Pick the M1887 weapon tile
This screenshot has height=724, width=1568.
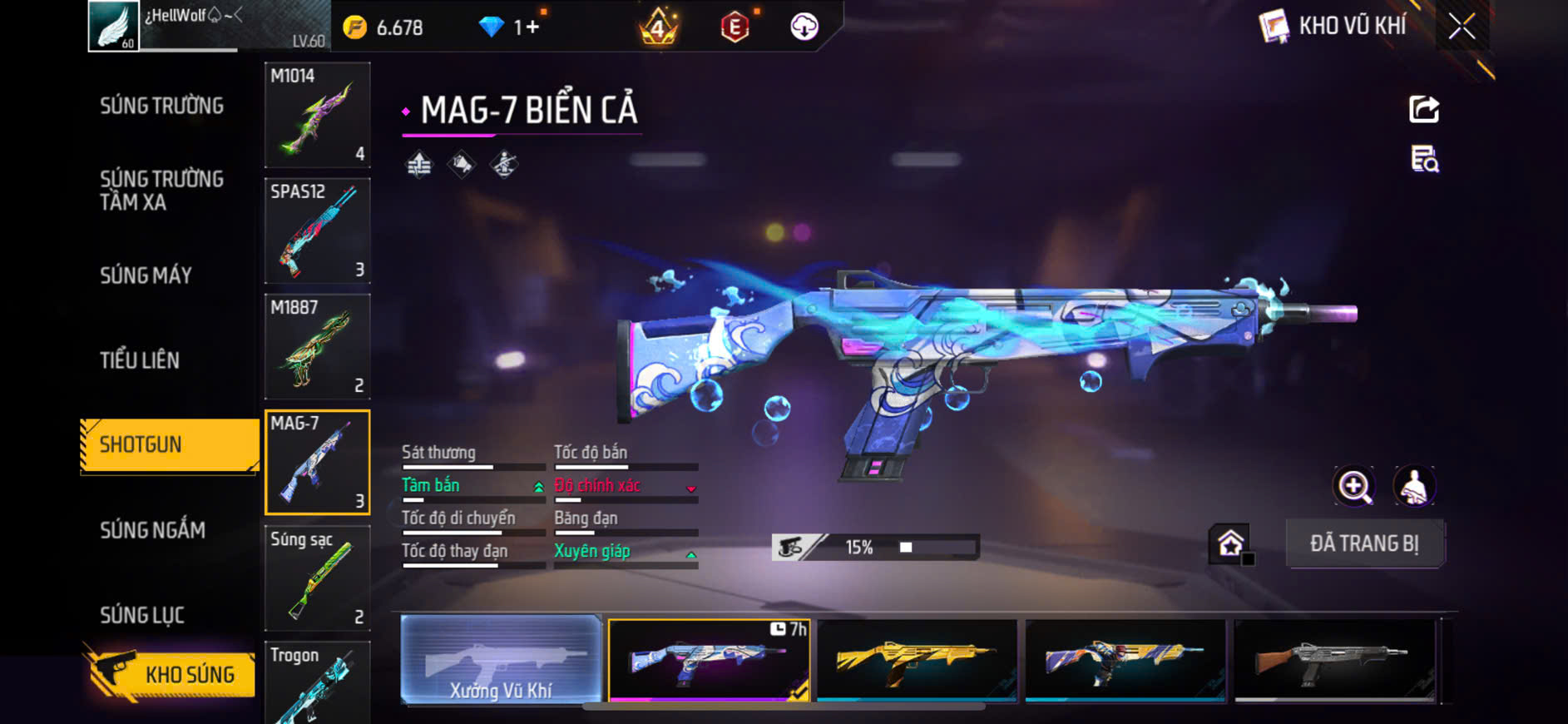(317, 346)
